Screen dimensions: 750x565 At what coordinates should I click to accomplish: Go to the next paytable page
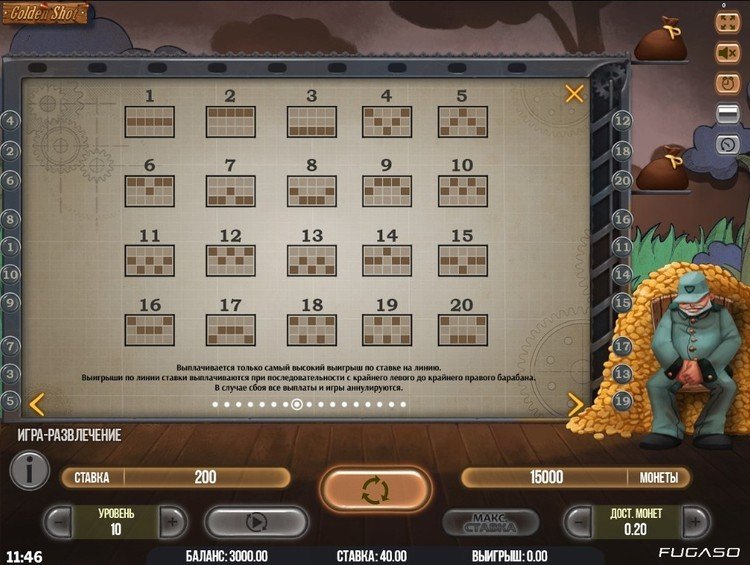coord(576,404)
